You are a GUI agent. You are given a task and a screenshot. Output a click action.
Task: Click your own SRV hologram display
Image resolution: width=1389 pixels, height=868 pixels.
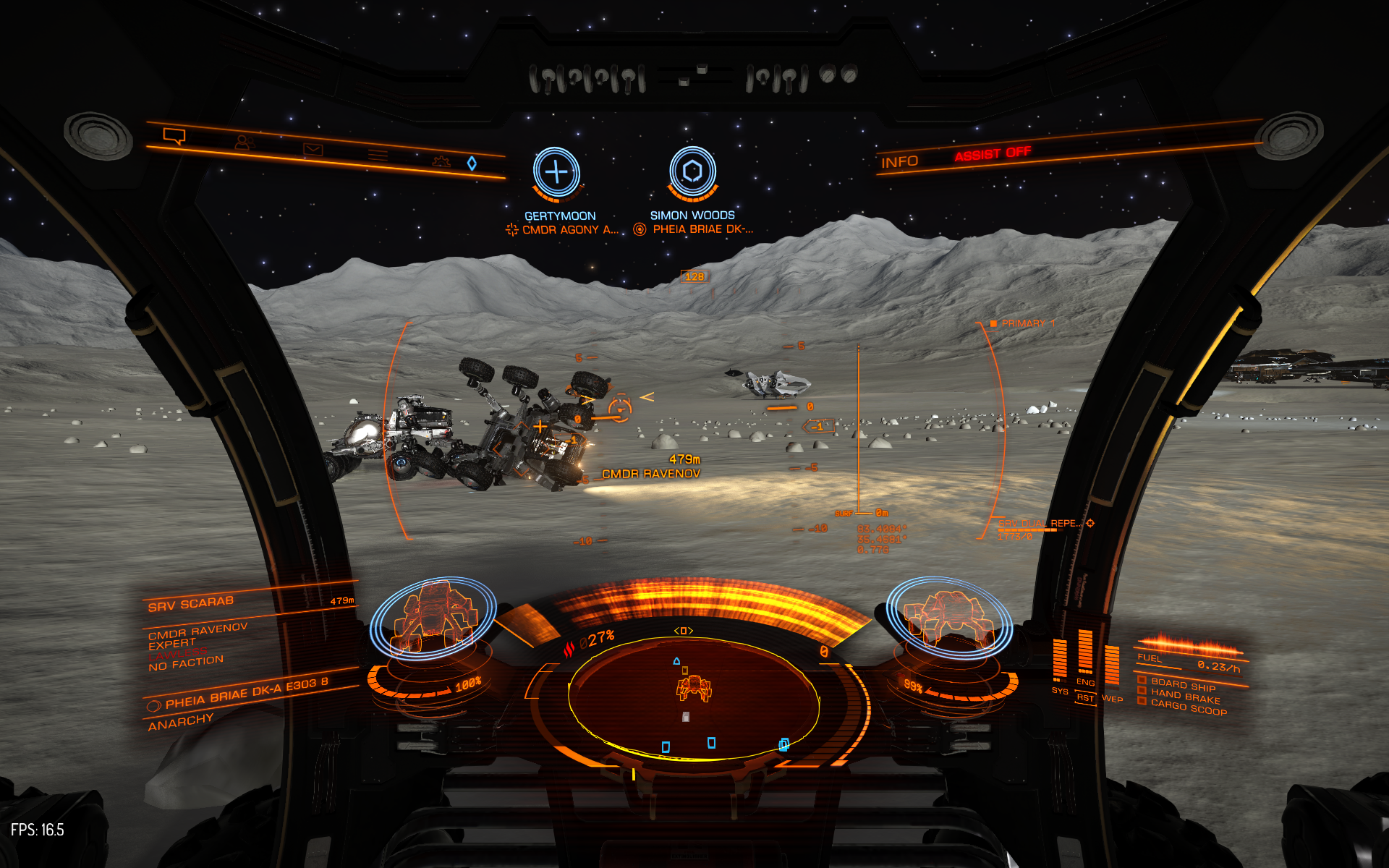(x=948, y=616)
